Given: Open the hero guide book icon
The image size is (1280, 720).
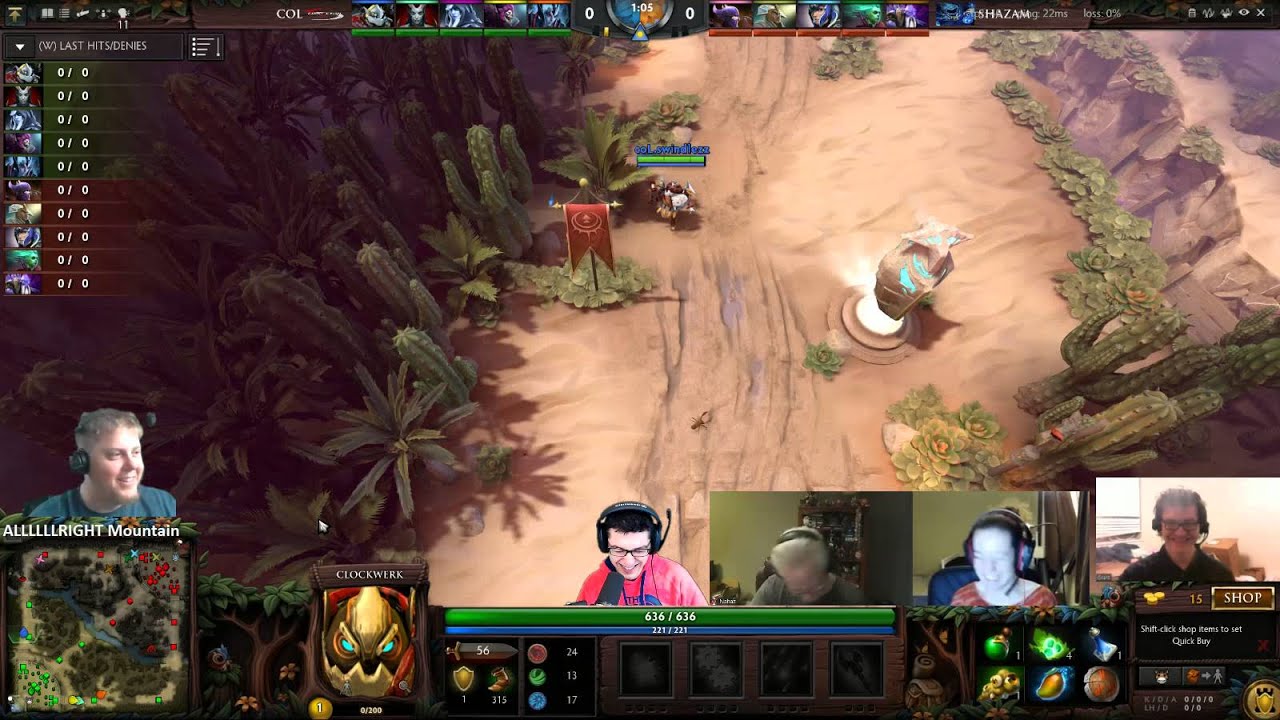Looking at the screenshot, I should 47,13.
